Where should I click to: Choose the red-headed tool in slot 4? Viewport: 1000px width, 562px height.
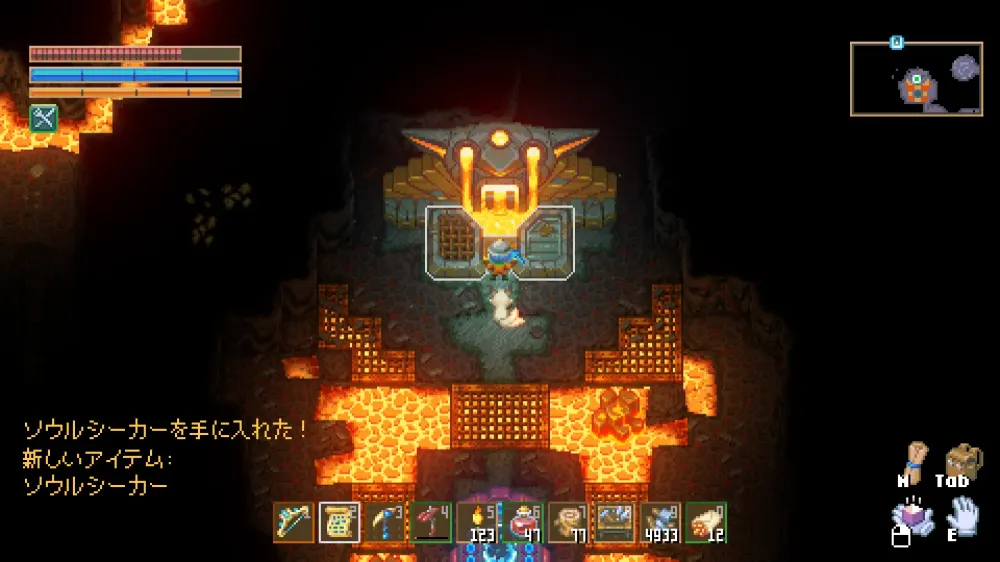coord(431,522)
